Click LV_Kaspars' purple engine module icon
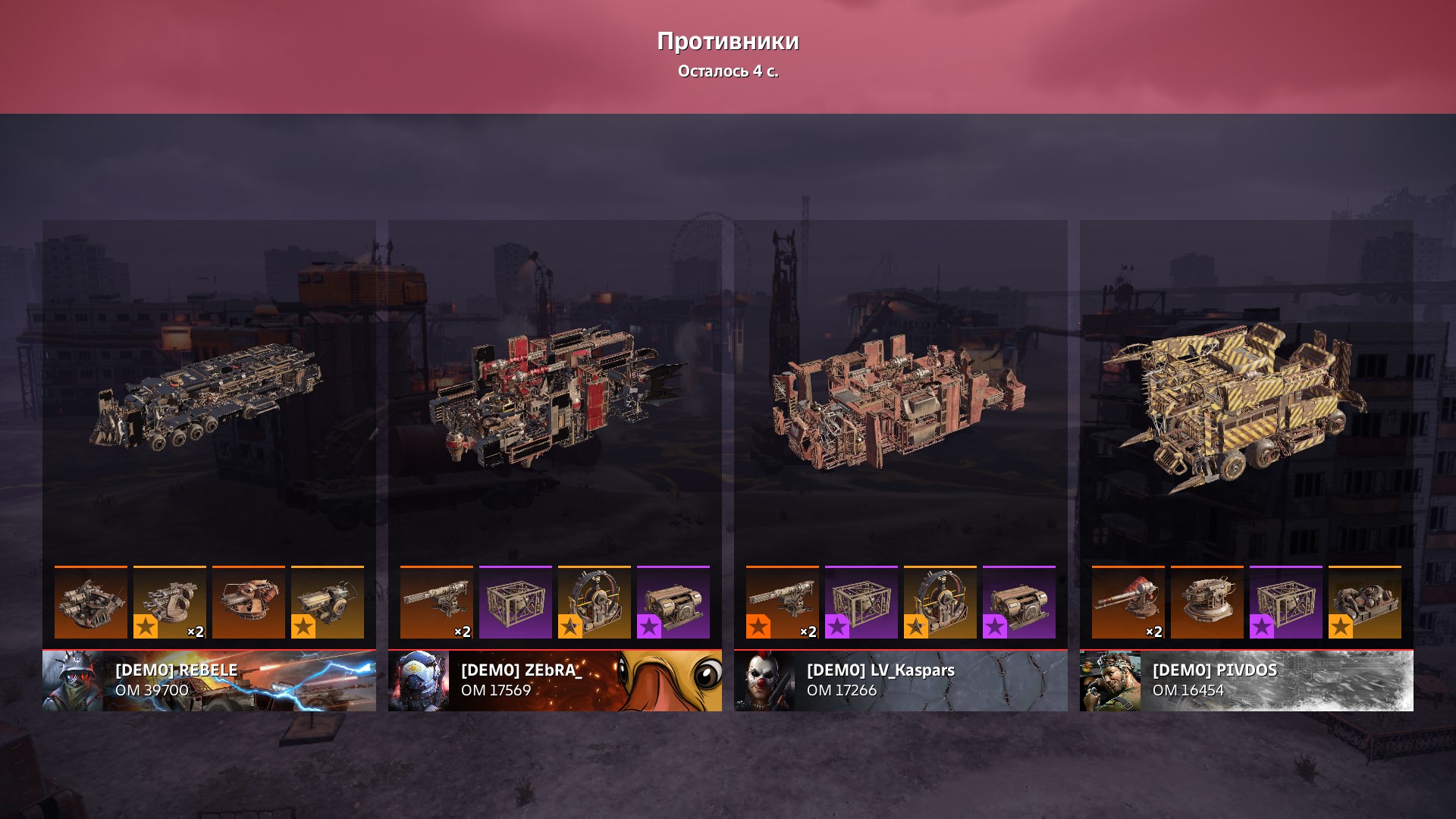 tap(1019, 602)
